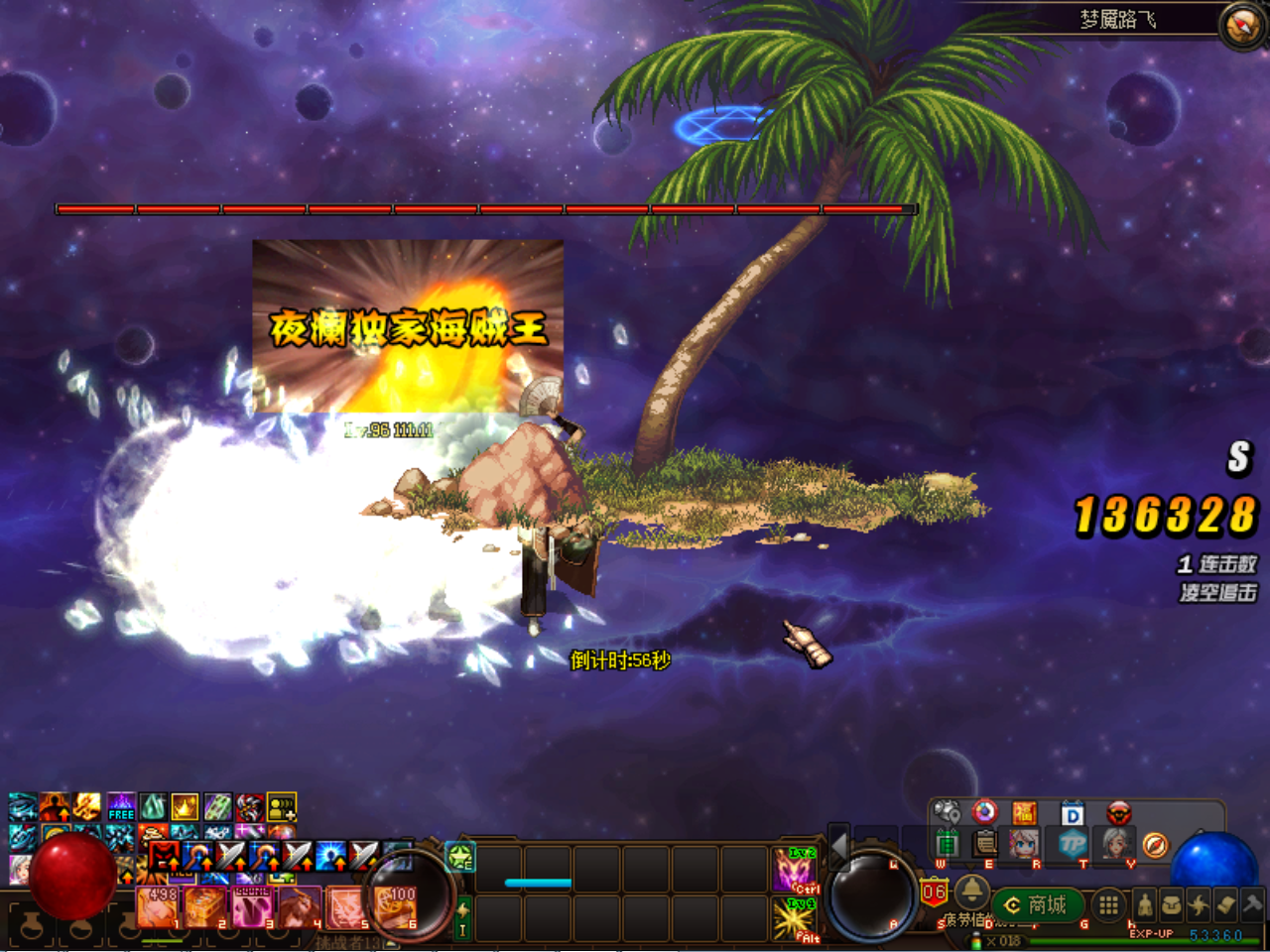This screenshot has width=1270, height=952.
Task: Use the item in quick slot 1
Action: click(x=159, y=905)
